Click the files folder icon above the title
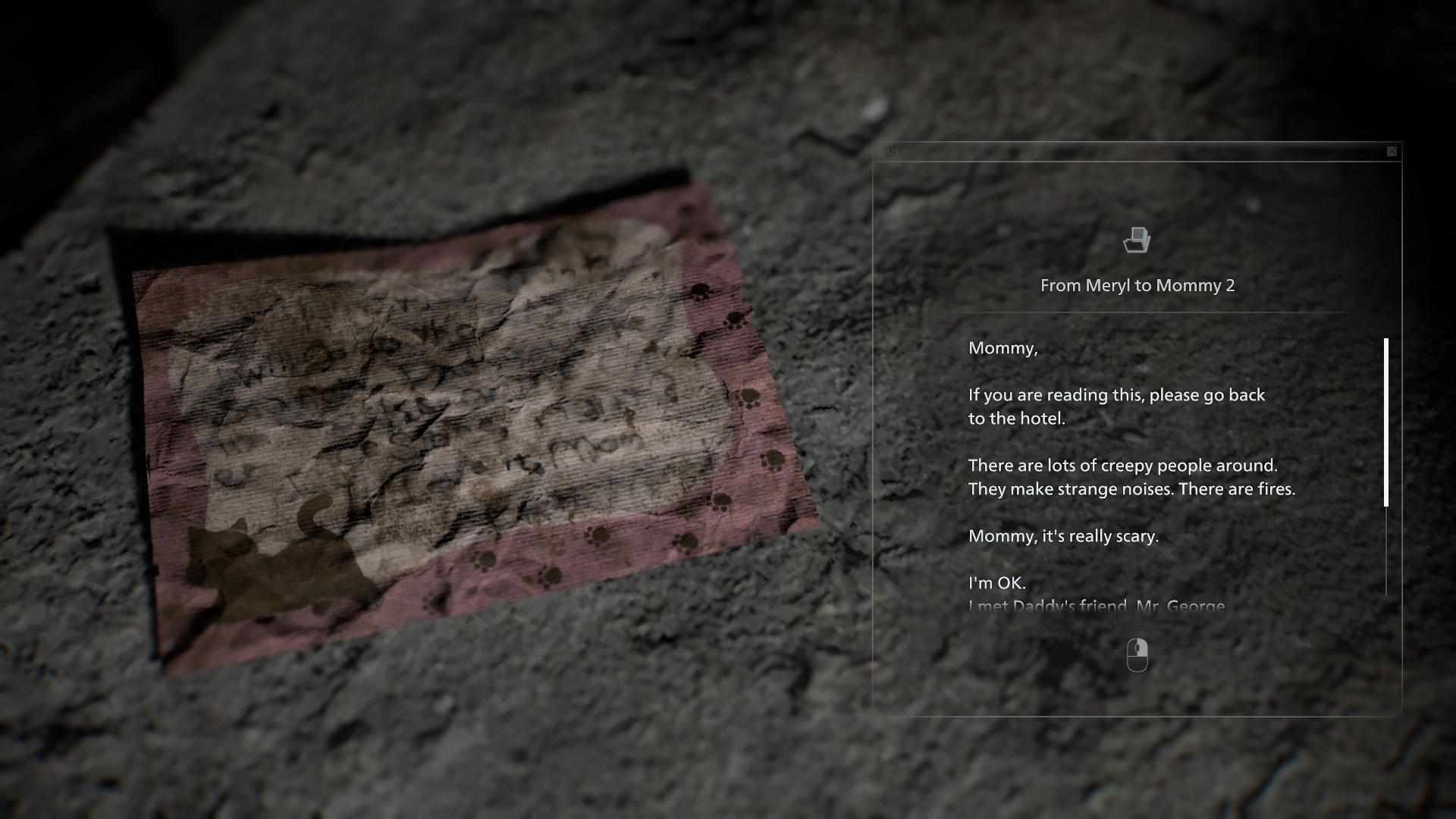1456x819 pixels. coord(1137,240)
